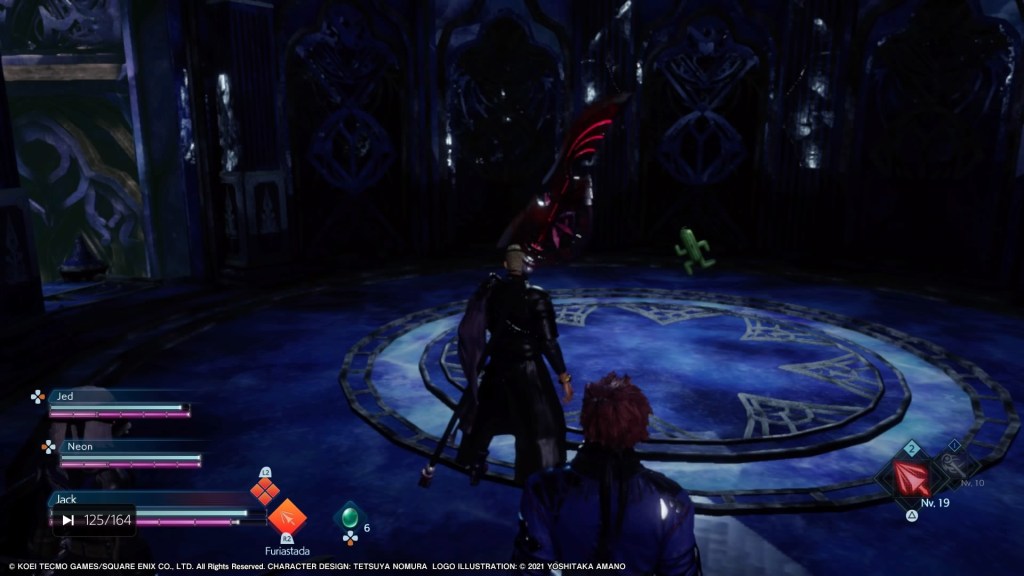Select party member Jed's nameplate
Image resolution: width=1024 pixels, height=576 pixels.
(x=66, y=396)
